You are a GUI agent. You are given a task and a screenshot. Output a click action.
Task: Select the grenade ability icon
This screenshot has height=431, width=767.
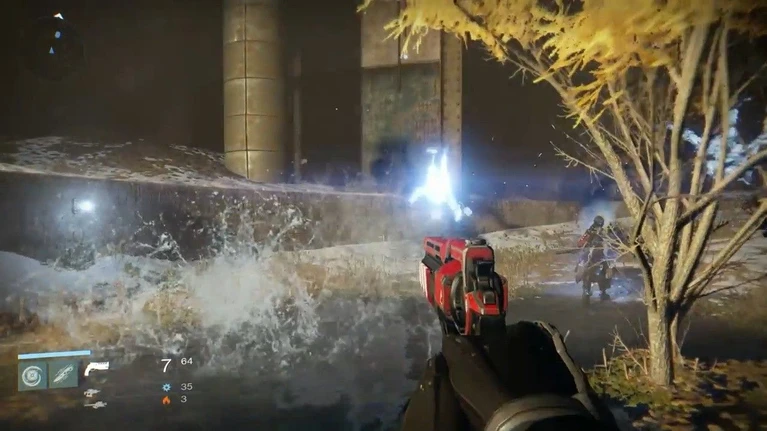click(x=33, y=375)
